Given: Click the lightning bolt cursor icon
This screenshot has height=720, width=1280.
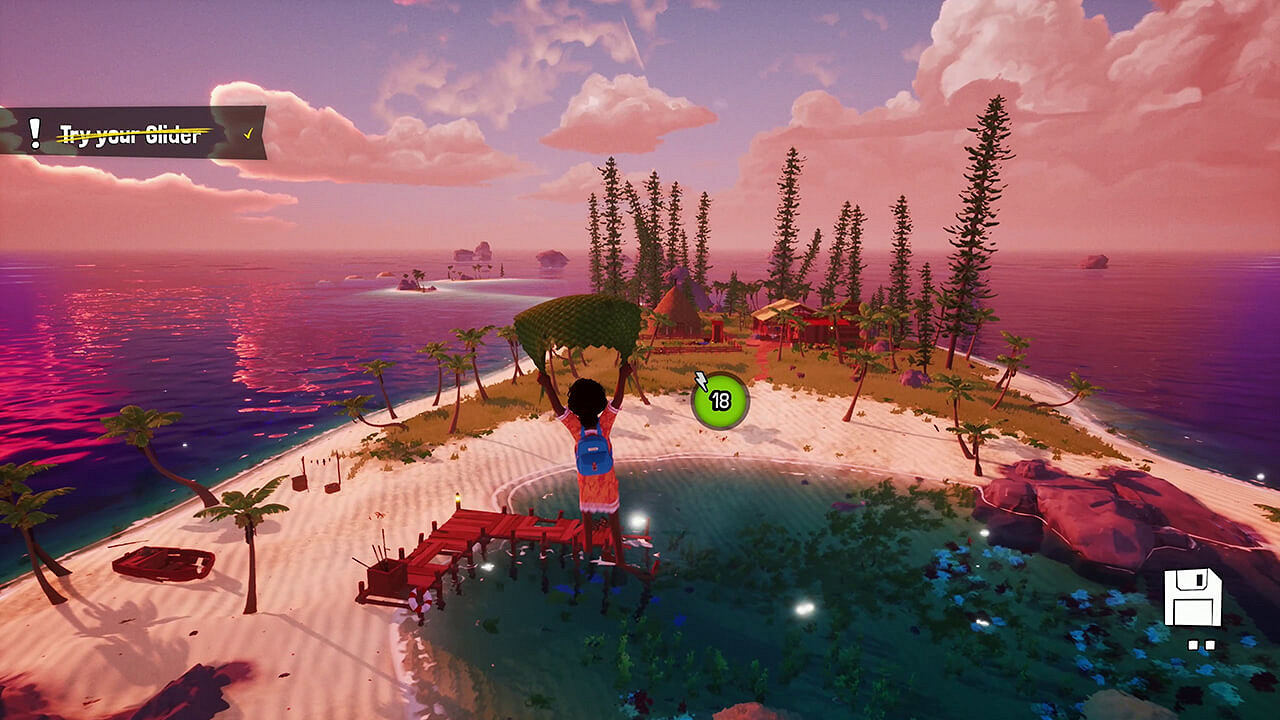Looking at the screenshot, I should tap(700, 381).
